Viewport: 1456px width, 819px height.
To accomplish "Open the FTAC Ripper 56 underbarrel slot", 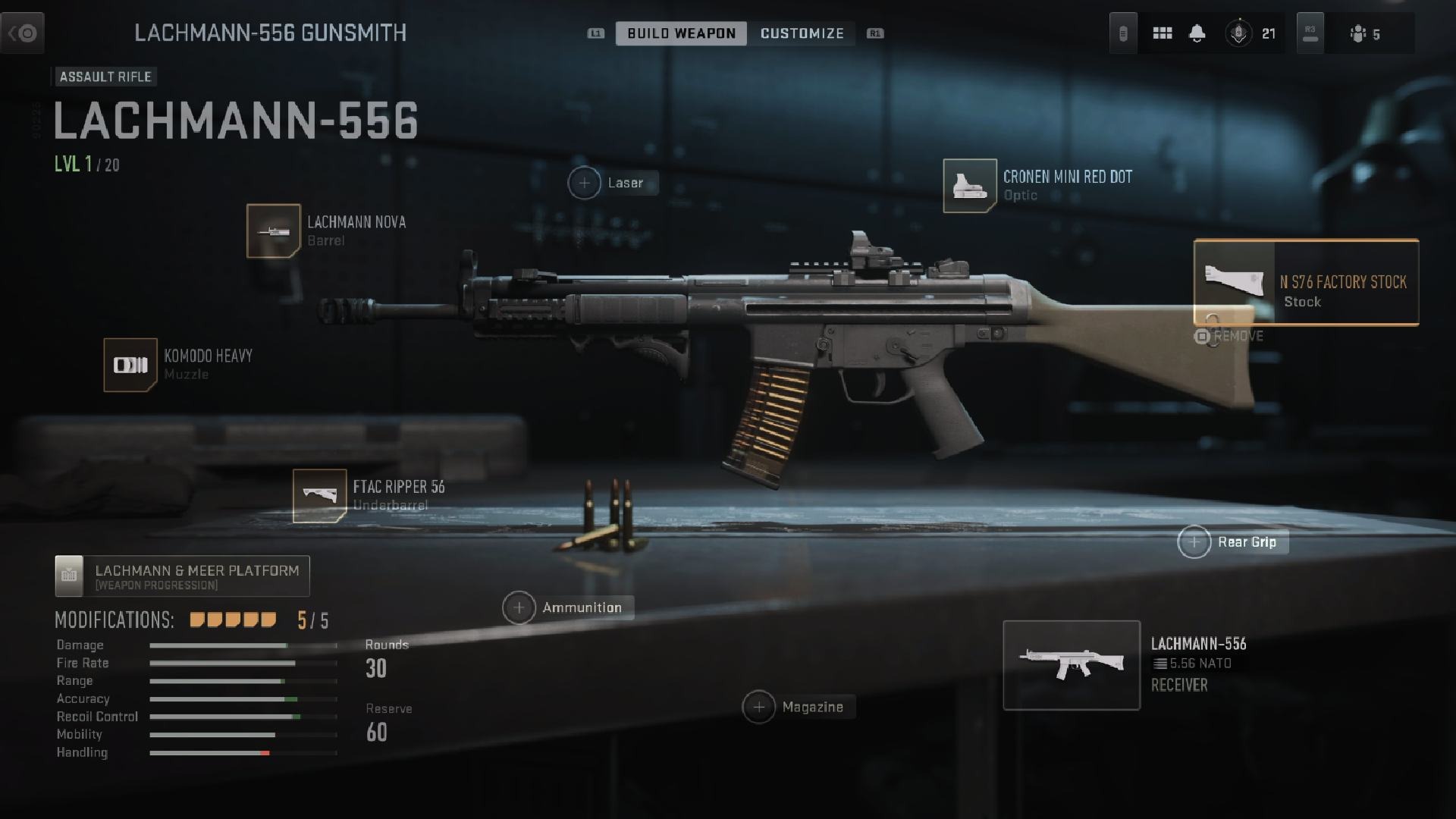I will click(x=319, y=496).
